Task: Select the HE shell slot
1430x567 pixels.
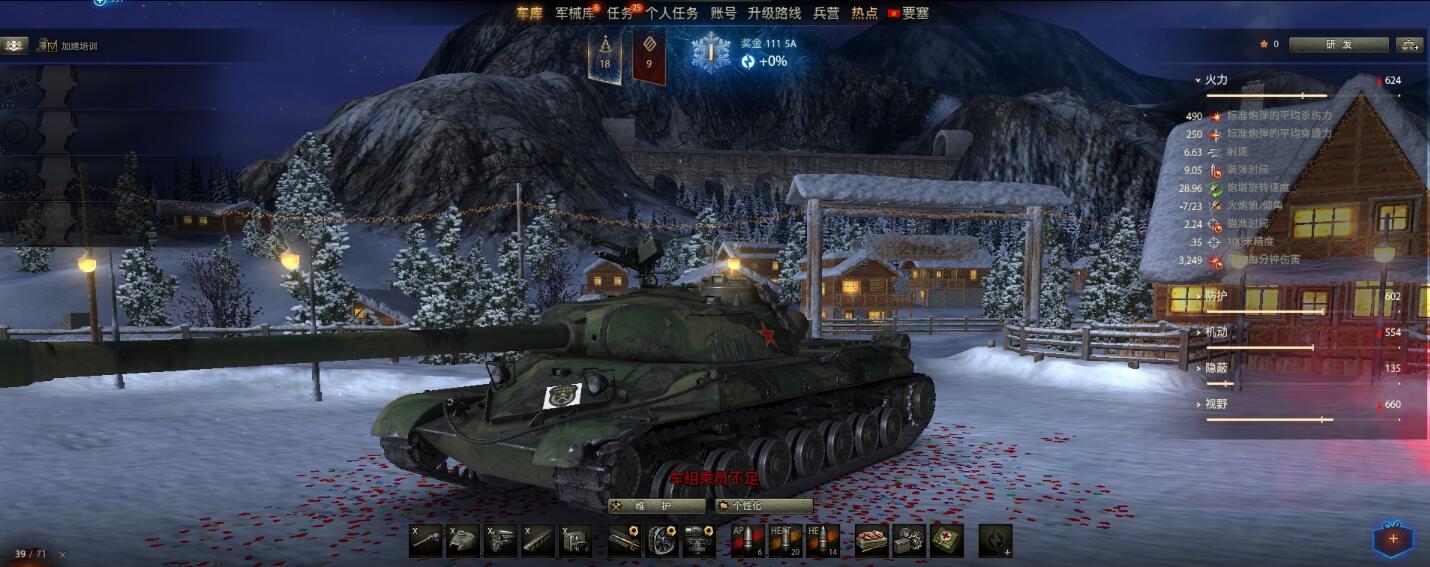Action: 823,540
